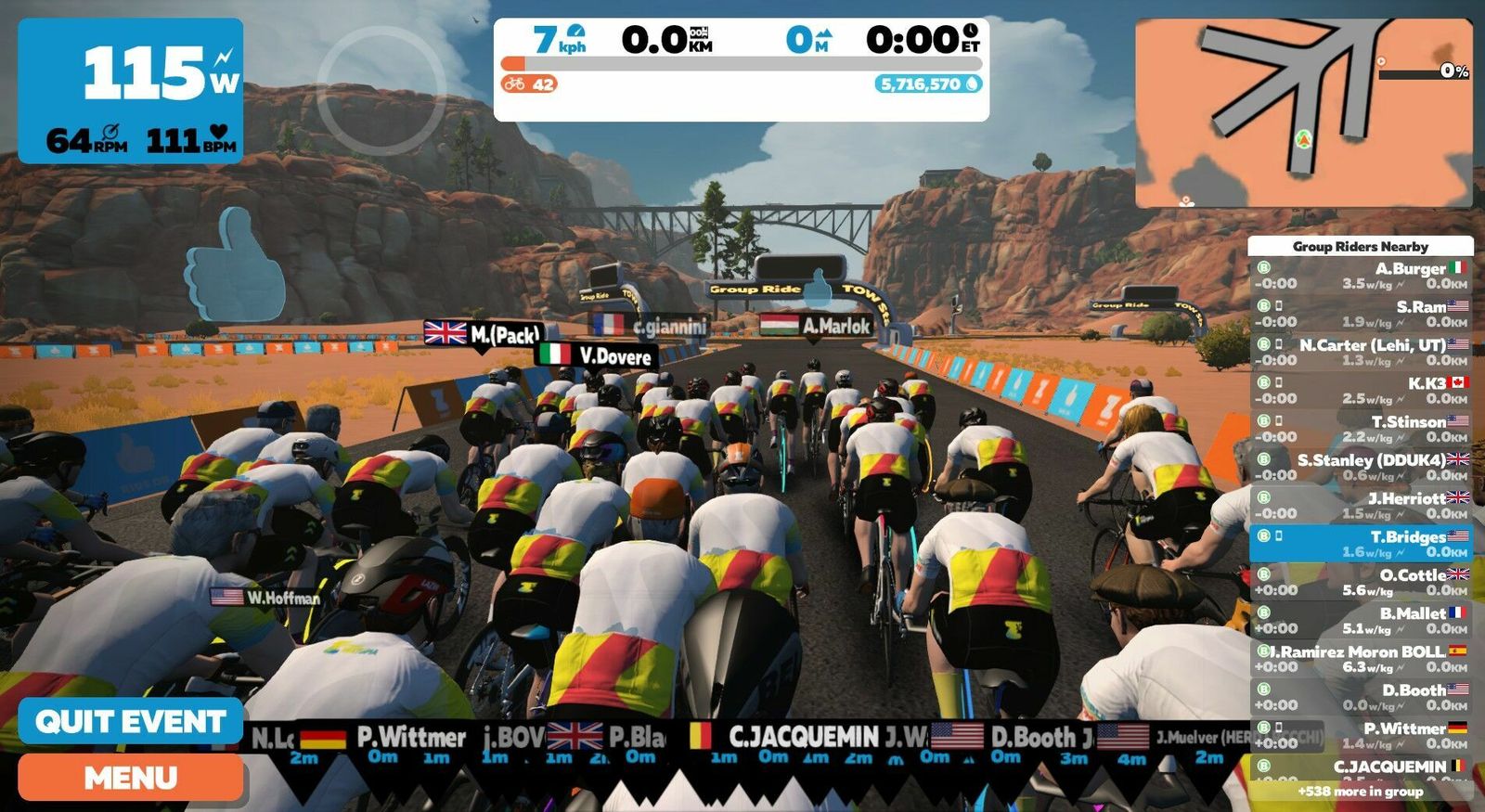Choose N.Carter (Lehi, UT) rider row
The height and width of the screenshot is (812, 1485).
[1361, 352]
